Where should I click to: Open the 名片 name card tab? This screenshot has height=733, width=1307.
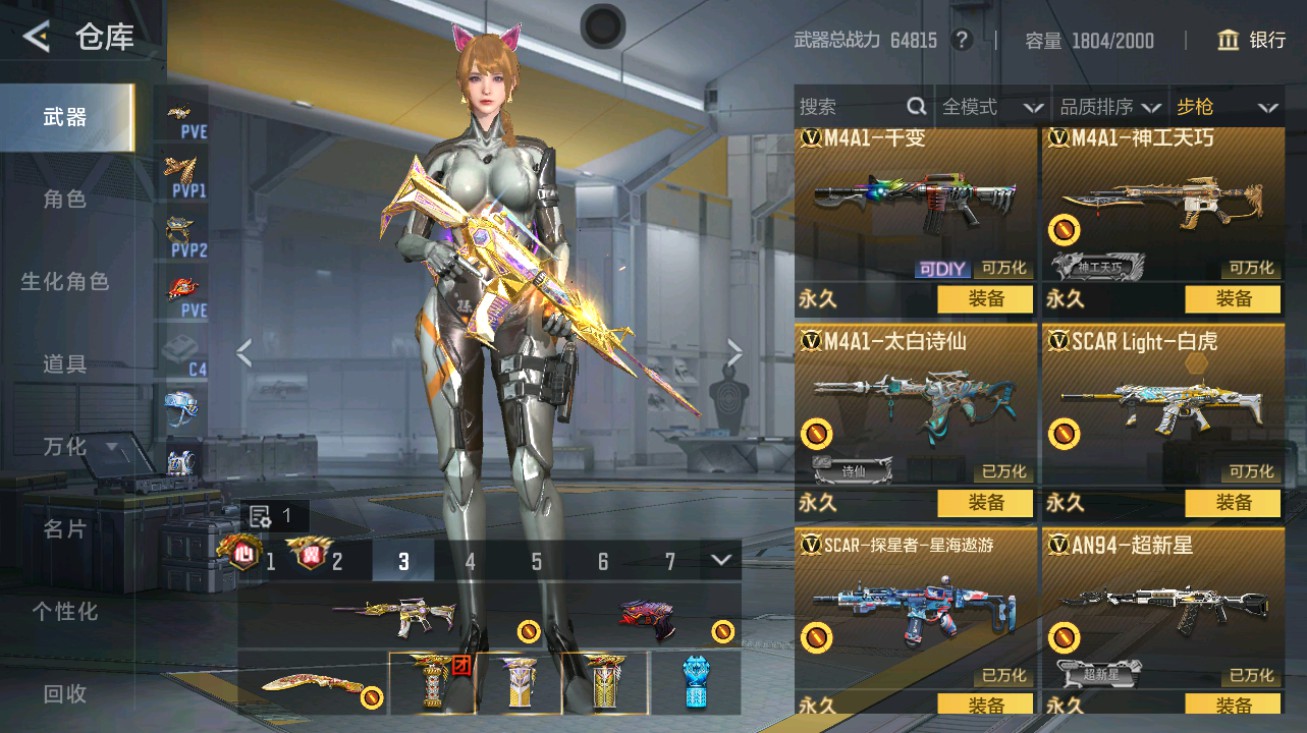tap(65, 529)
